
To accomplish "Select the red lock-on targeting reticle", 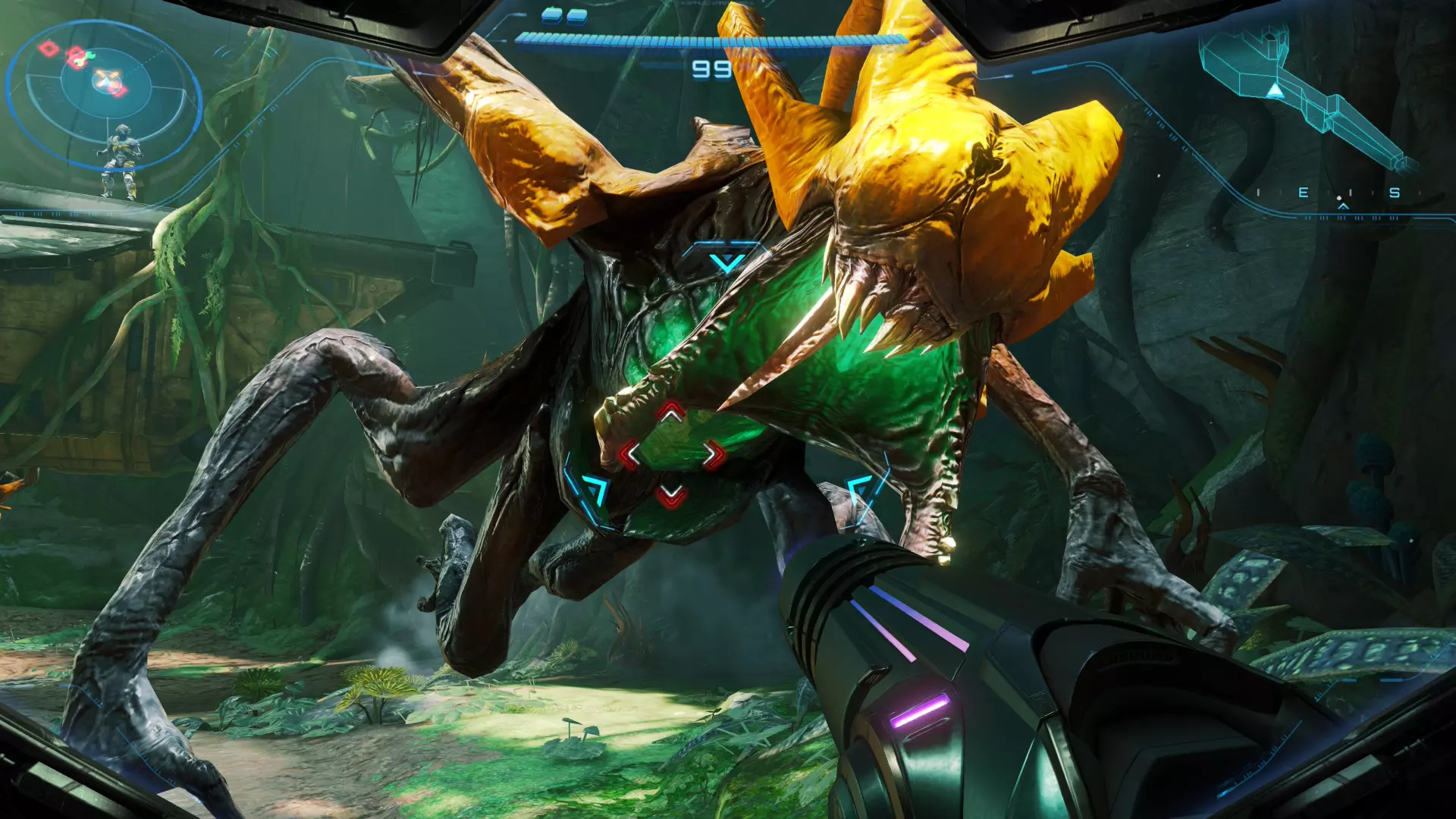I will [671, 455].
